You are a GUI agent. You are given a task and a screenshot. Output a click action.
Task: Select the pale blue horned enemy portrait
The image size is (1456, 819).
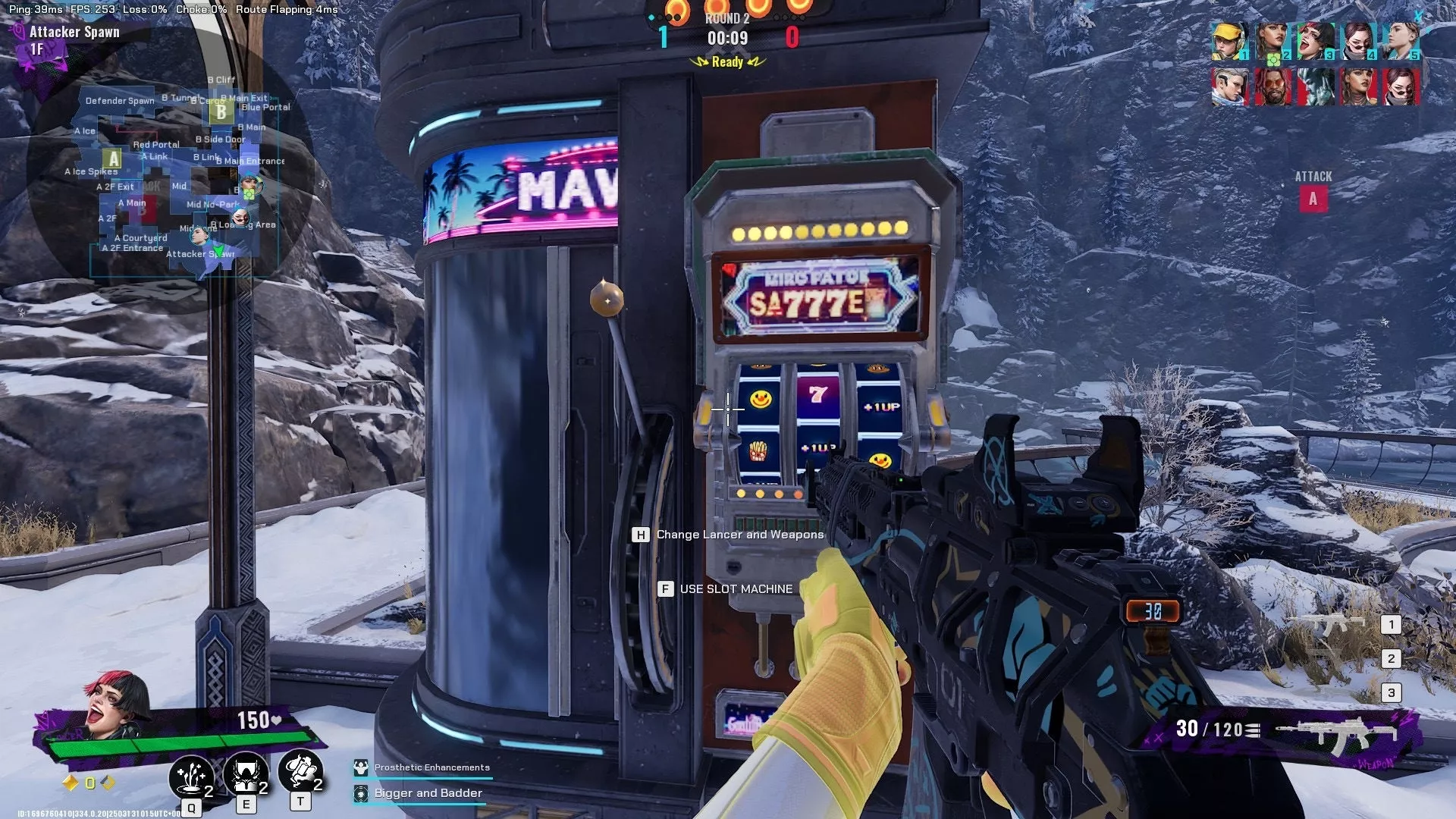point(1315,86)
